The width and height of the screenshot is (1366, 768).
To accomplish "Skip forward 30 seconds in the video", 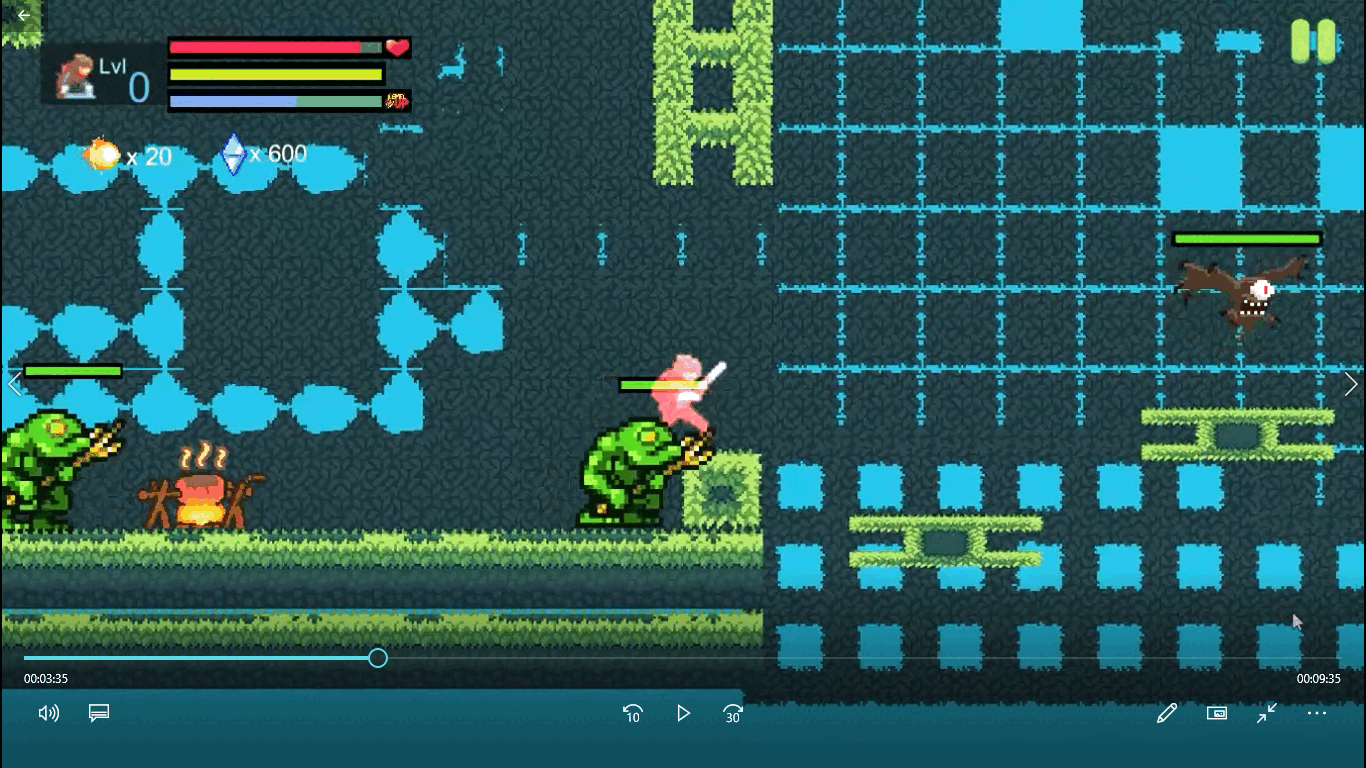I will point(733,713).
